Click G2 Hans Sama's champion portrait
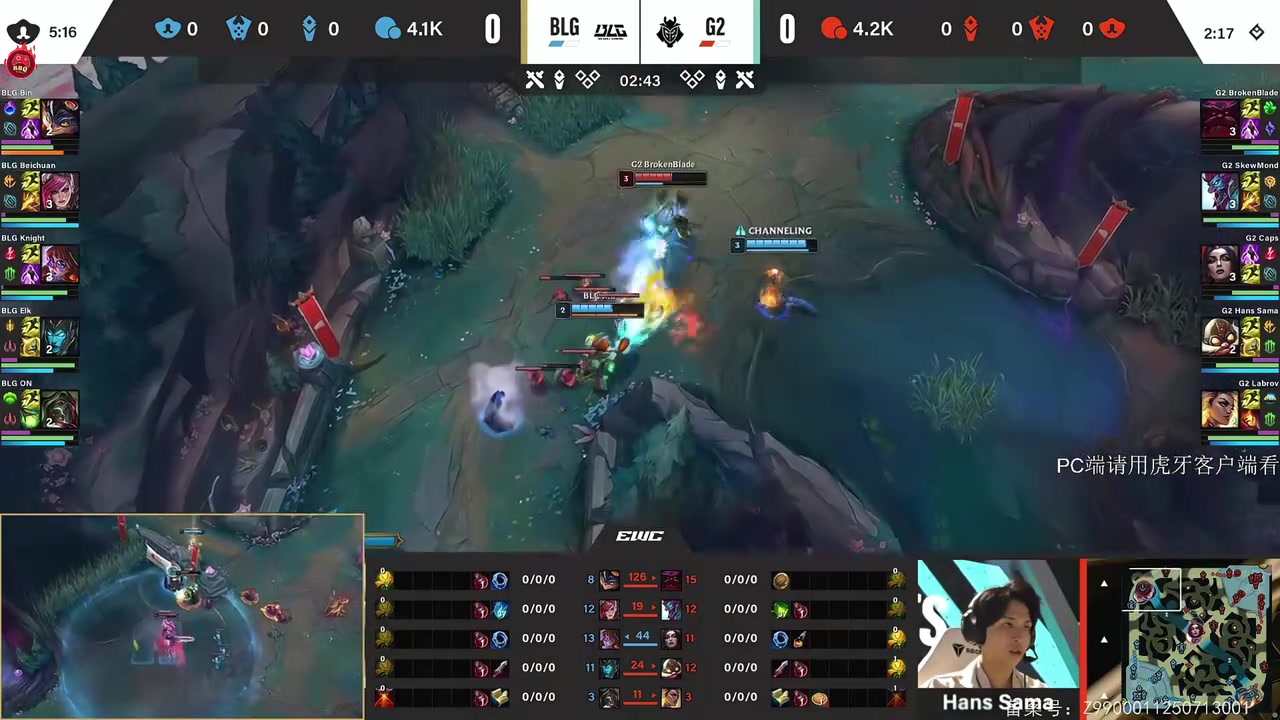This screenshot has height=720, width=1280. click(x=1219, y=337)
